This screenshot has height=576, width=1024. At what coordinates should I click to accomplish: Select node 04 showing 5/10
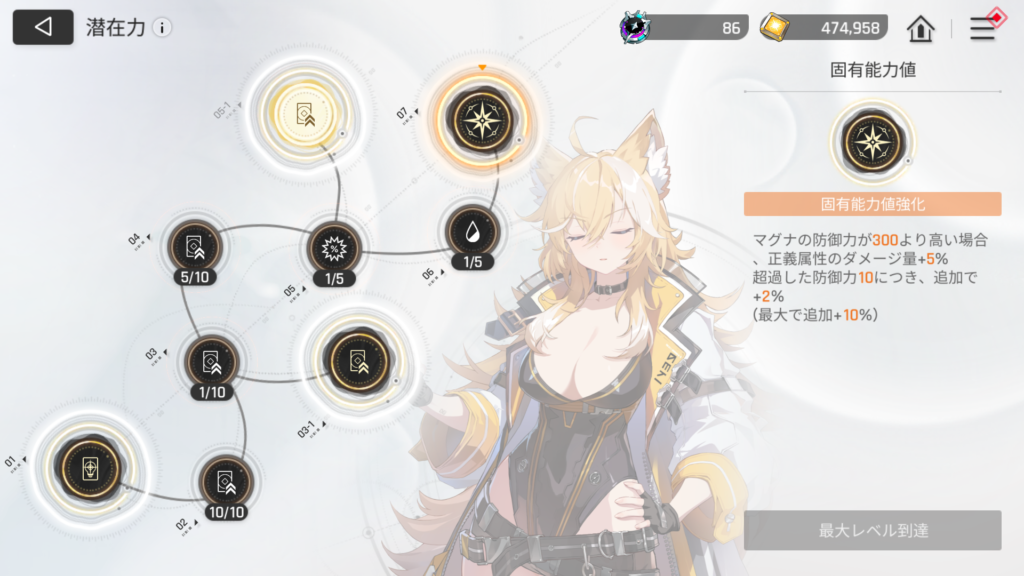click(195, 245)
